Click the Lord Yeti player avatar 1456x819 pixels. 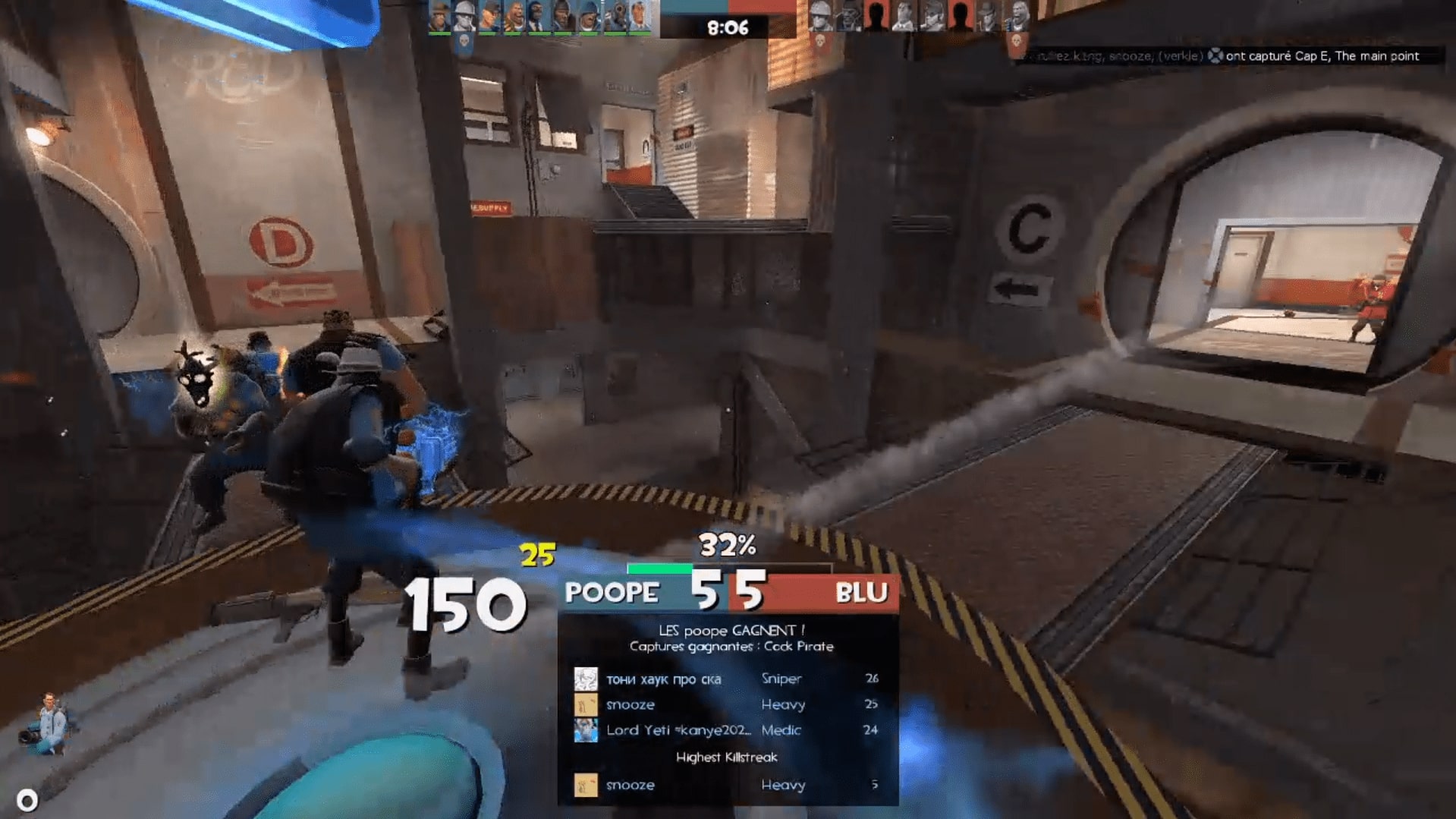pyautogui.click(x=585, y=730)
